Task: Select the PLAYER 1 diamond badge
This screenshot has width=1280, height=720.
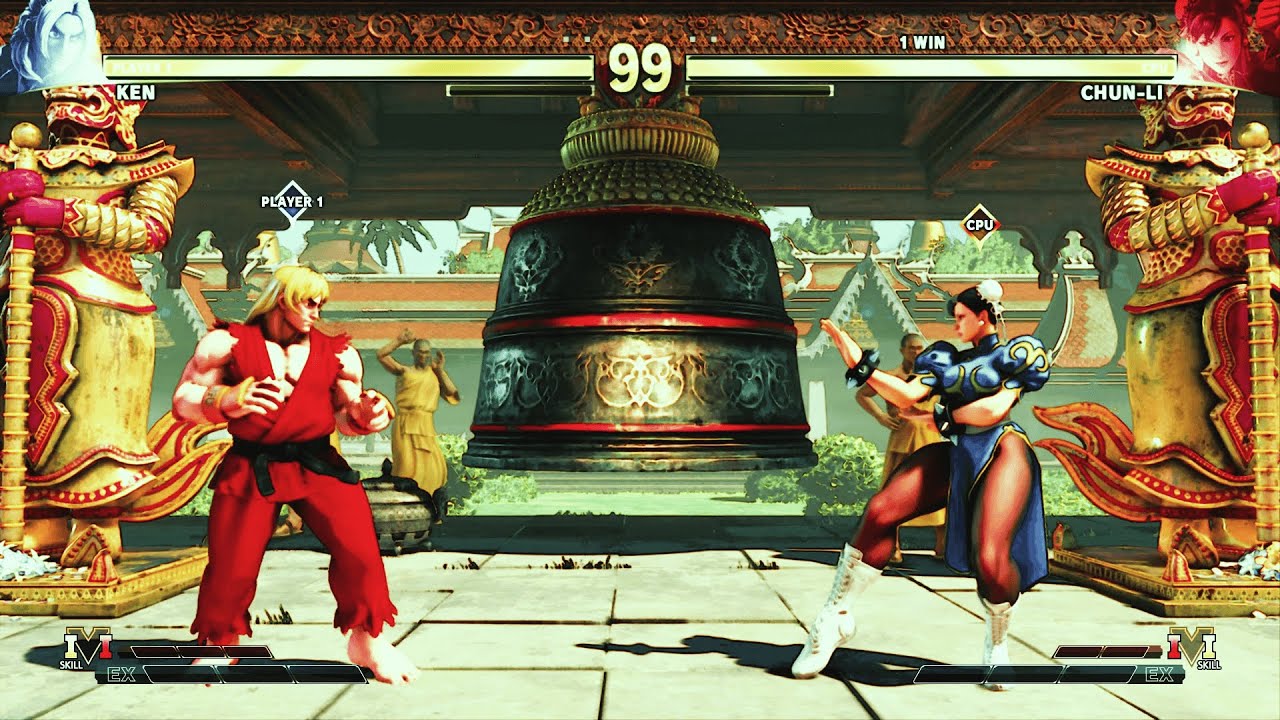Action: coord(292,200)
